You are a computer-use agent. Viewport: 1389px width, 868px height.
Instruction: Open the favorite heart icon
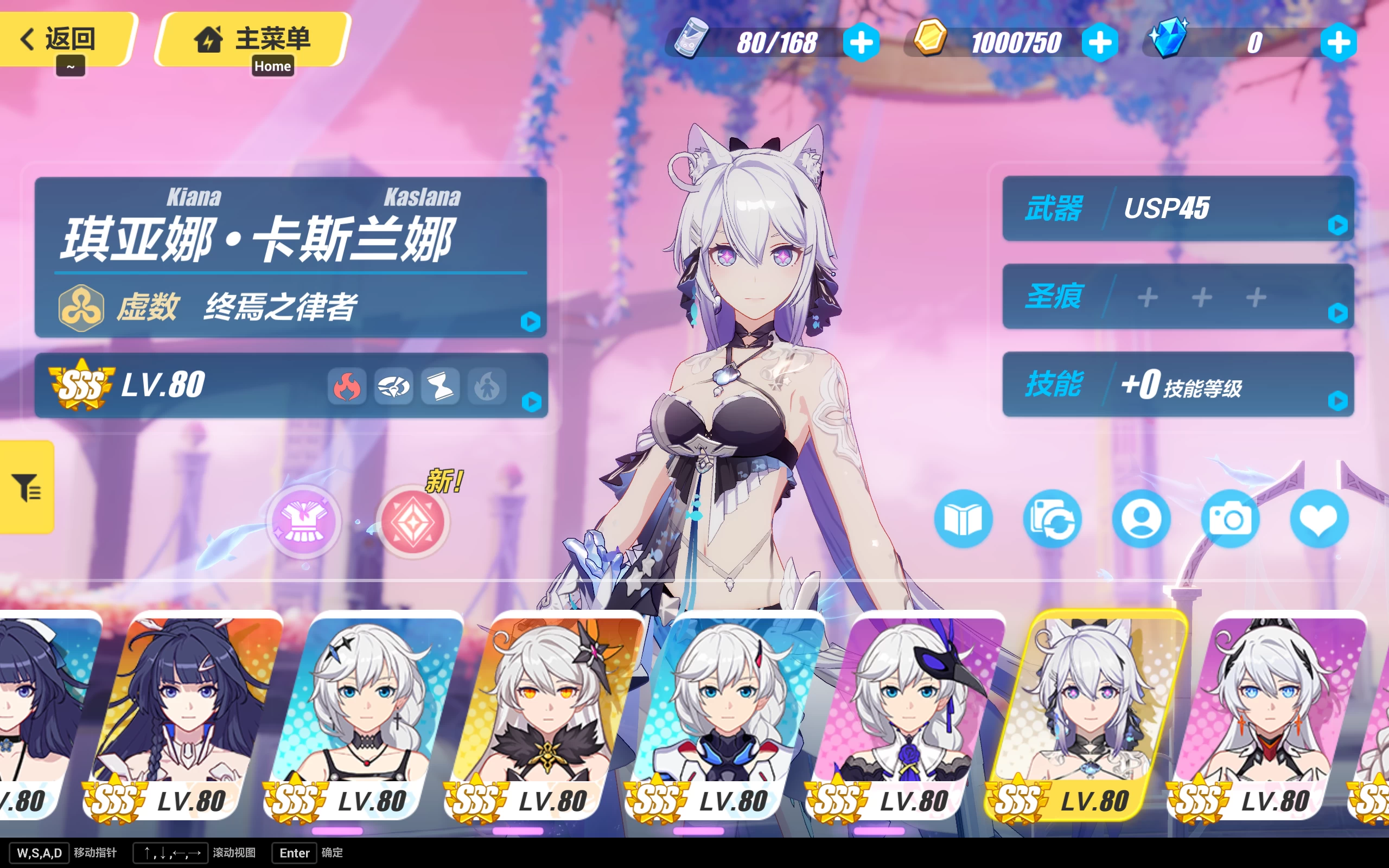pyautogui.click(x=1320, y=519)
